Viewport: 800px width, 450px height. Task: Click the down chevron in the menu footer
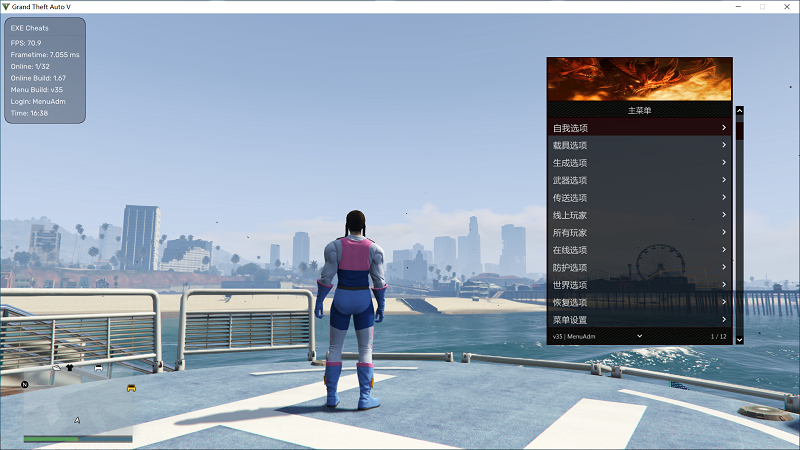coord(639,336)
